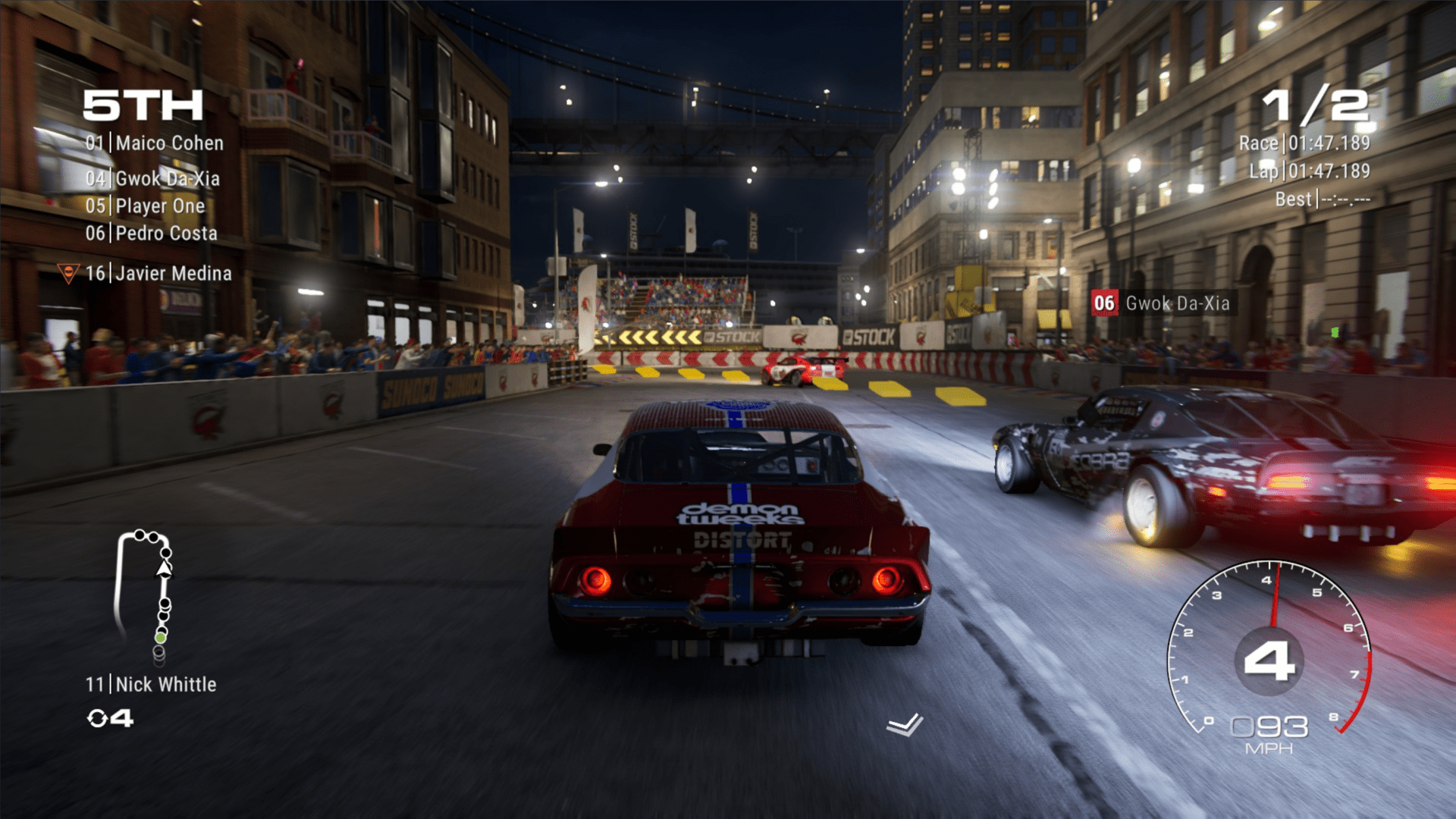Click the double checkmark icon

tap(905, 725)
